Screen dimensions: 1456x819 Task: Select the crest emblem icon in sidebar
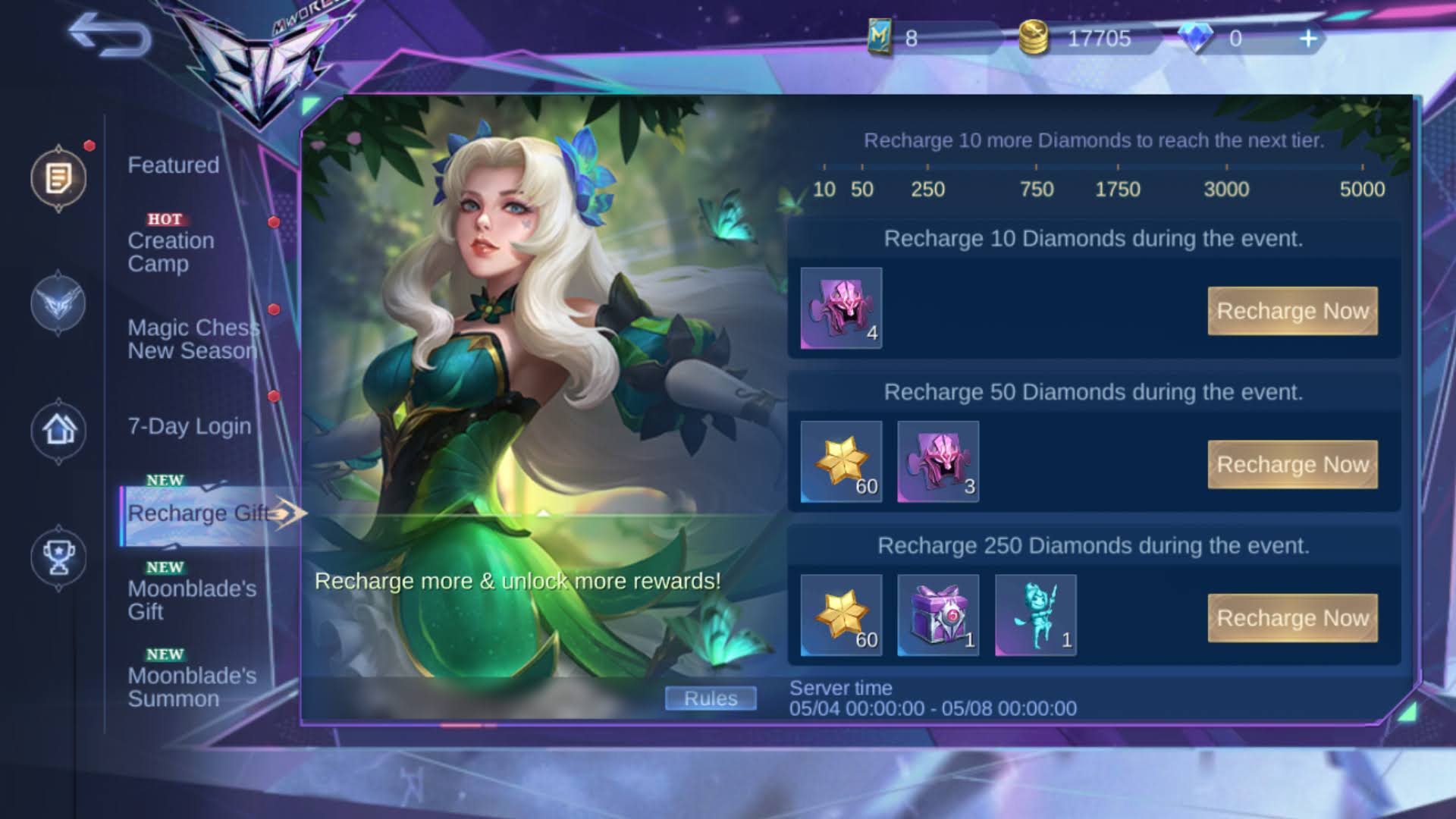[x=59, y=304]
